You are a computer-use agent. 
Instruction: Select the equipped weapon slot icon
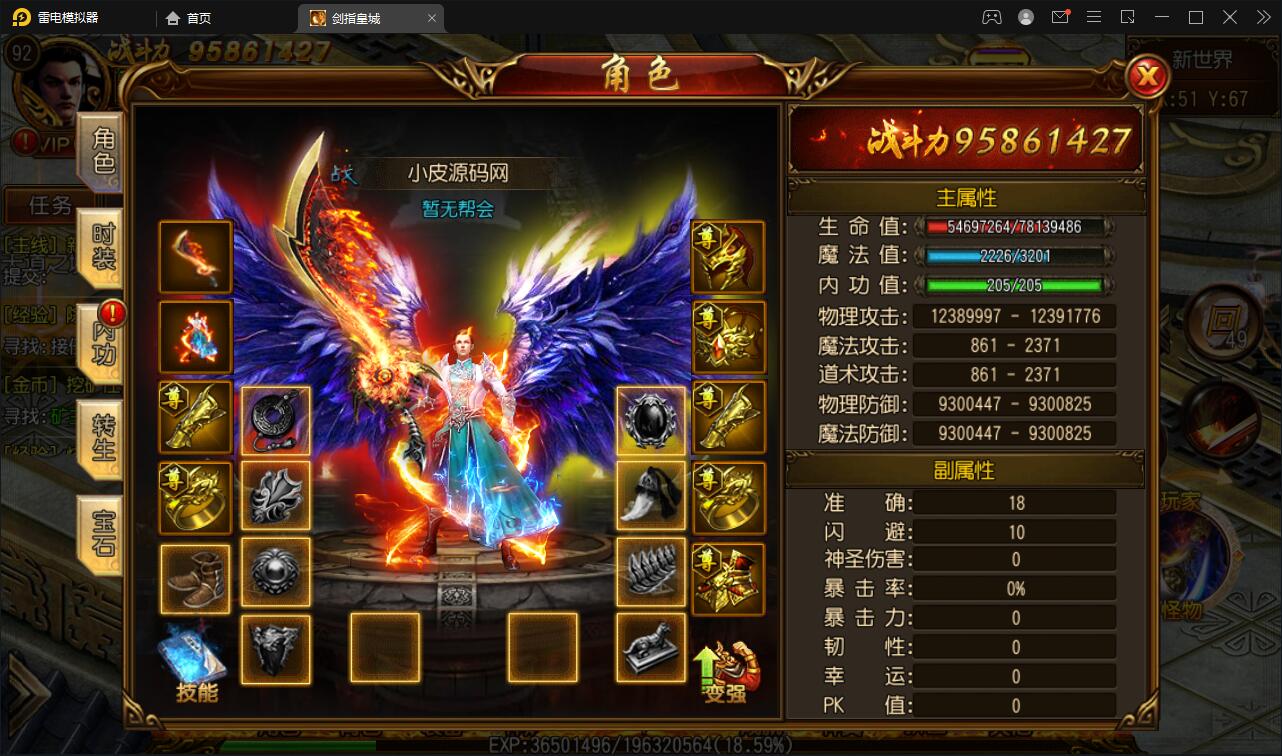pos(194,257)
